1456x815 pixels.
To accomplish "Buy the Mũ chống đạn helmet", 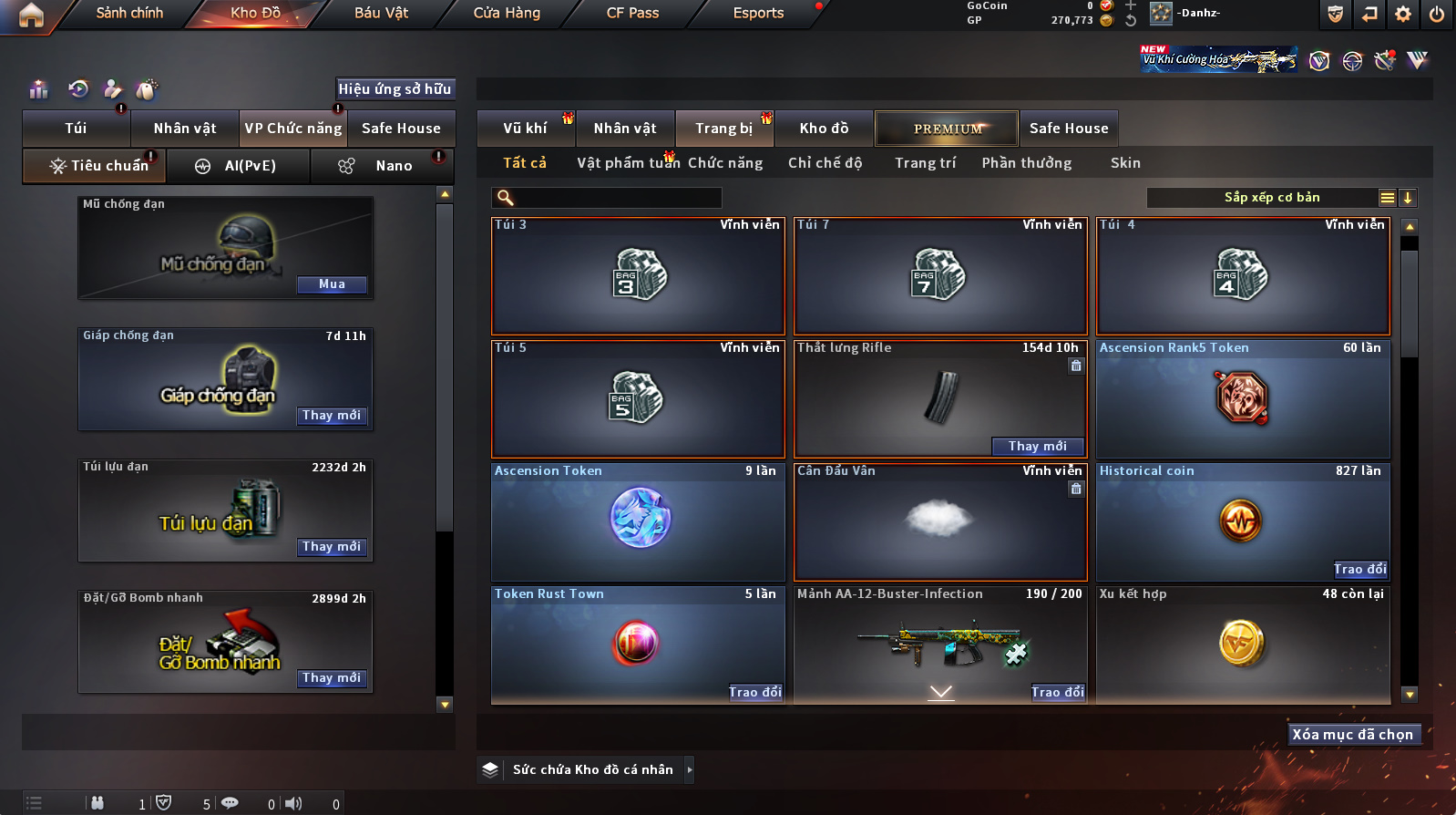I will click(332, 284).
